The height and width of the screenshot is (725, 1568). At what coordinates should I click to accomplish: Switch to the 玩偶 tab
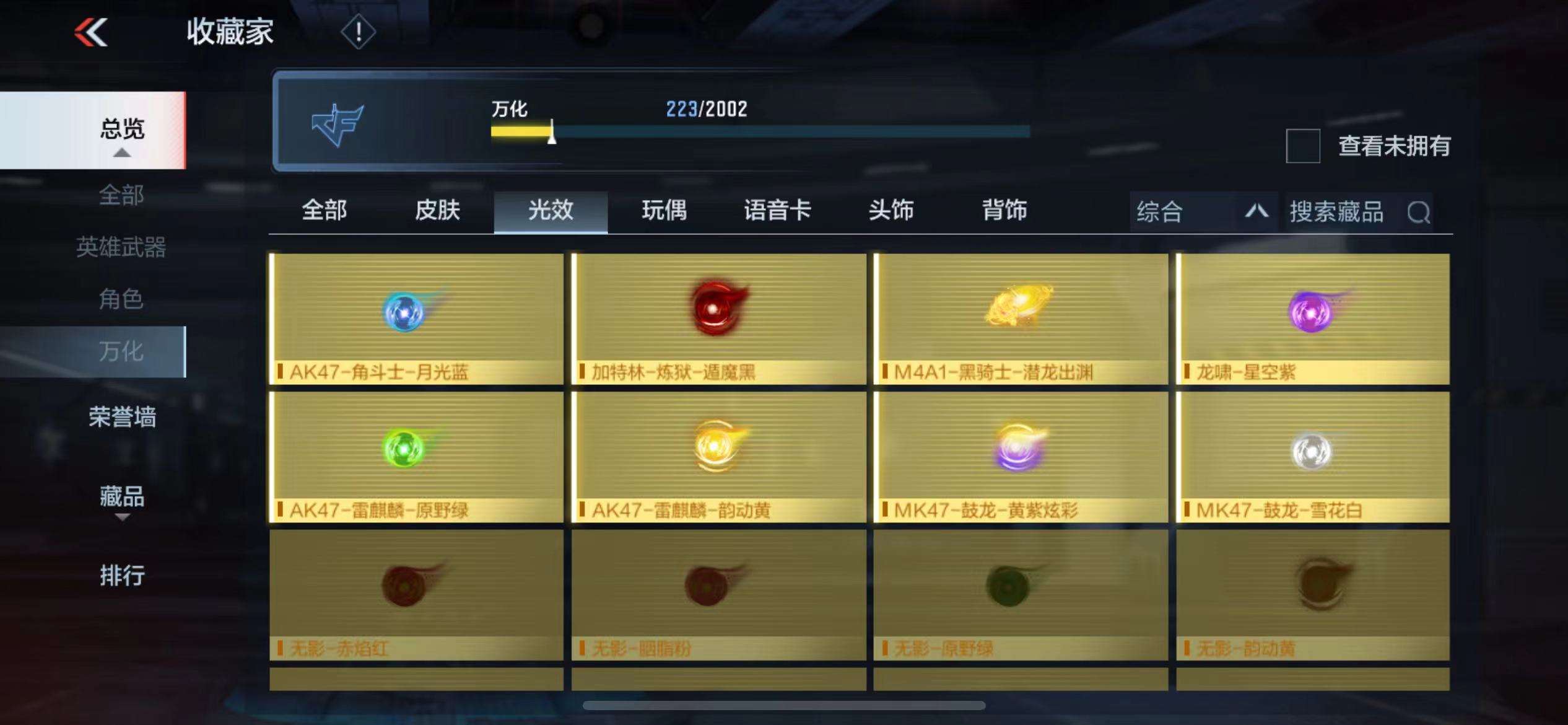point(664,211)
